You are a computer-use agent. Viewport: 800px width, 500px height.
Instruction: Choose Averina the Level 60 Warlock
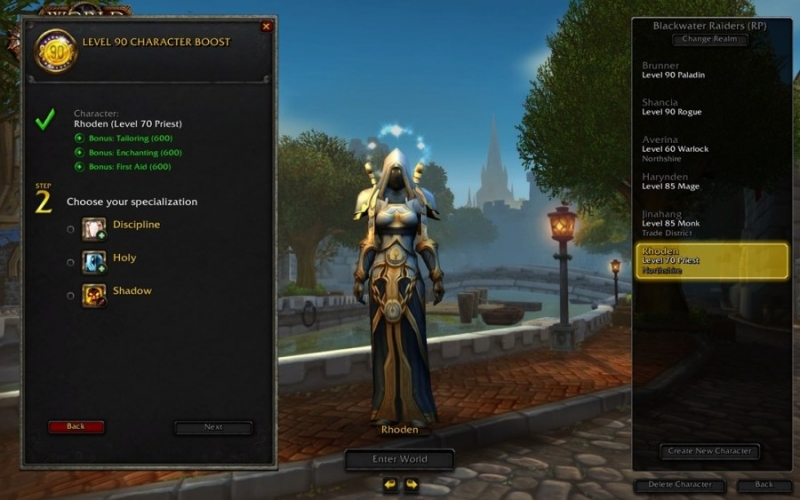click(x=700, y=145)
